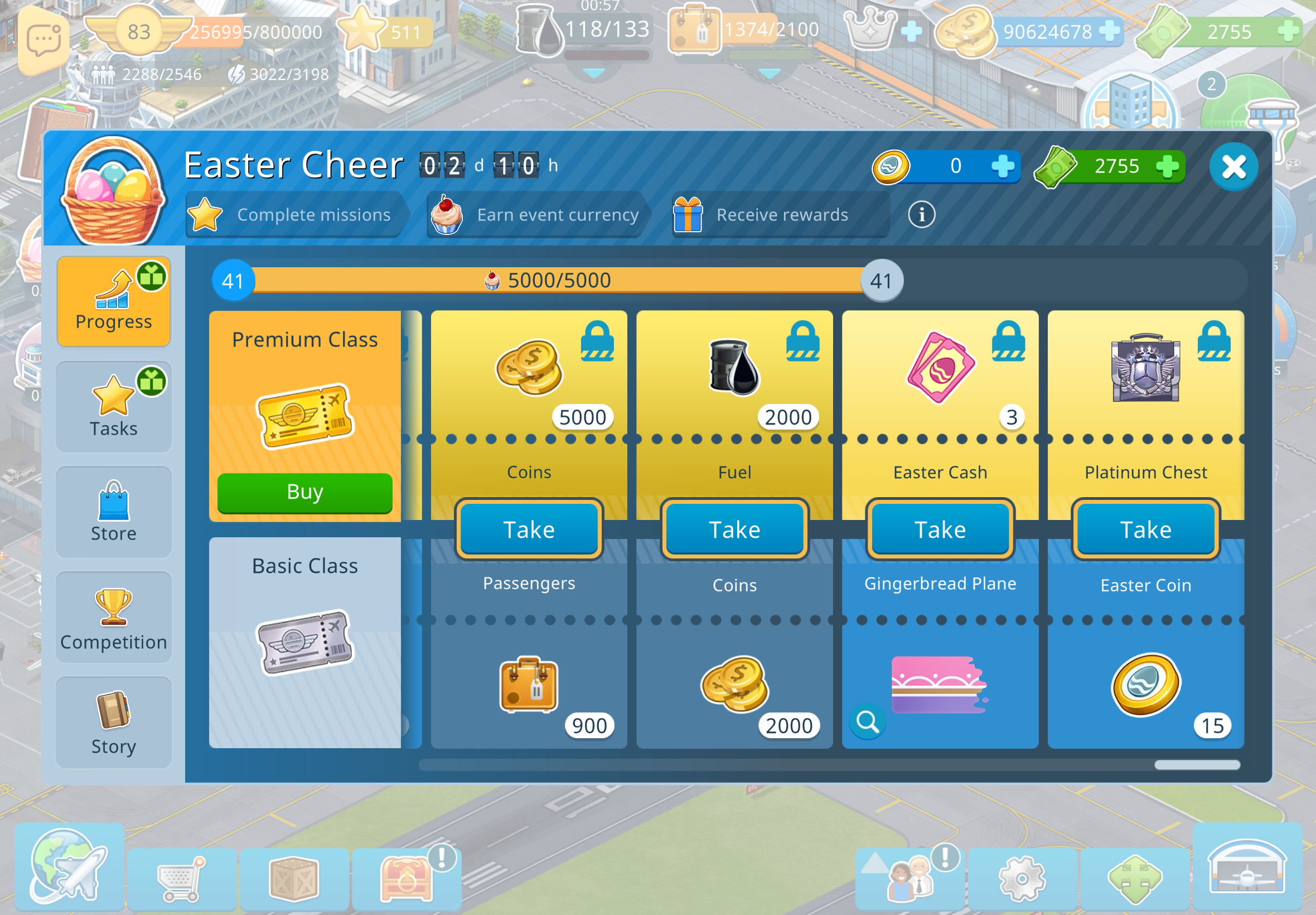The height and width of the screenshot is (915, 1316).
Task: Take the Easter Cash and Gingerbread Plane reward
Action: (940, 529)
